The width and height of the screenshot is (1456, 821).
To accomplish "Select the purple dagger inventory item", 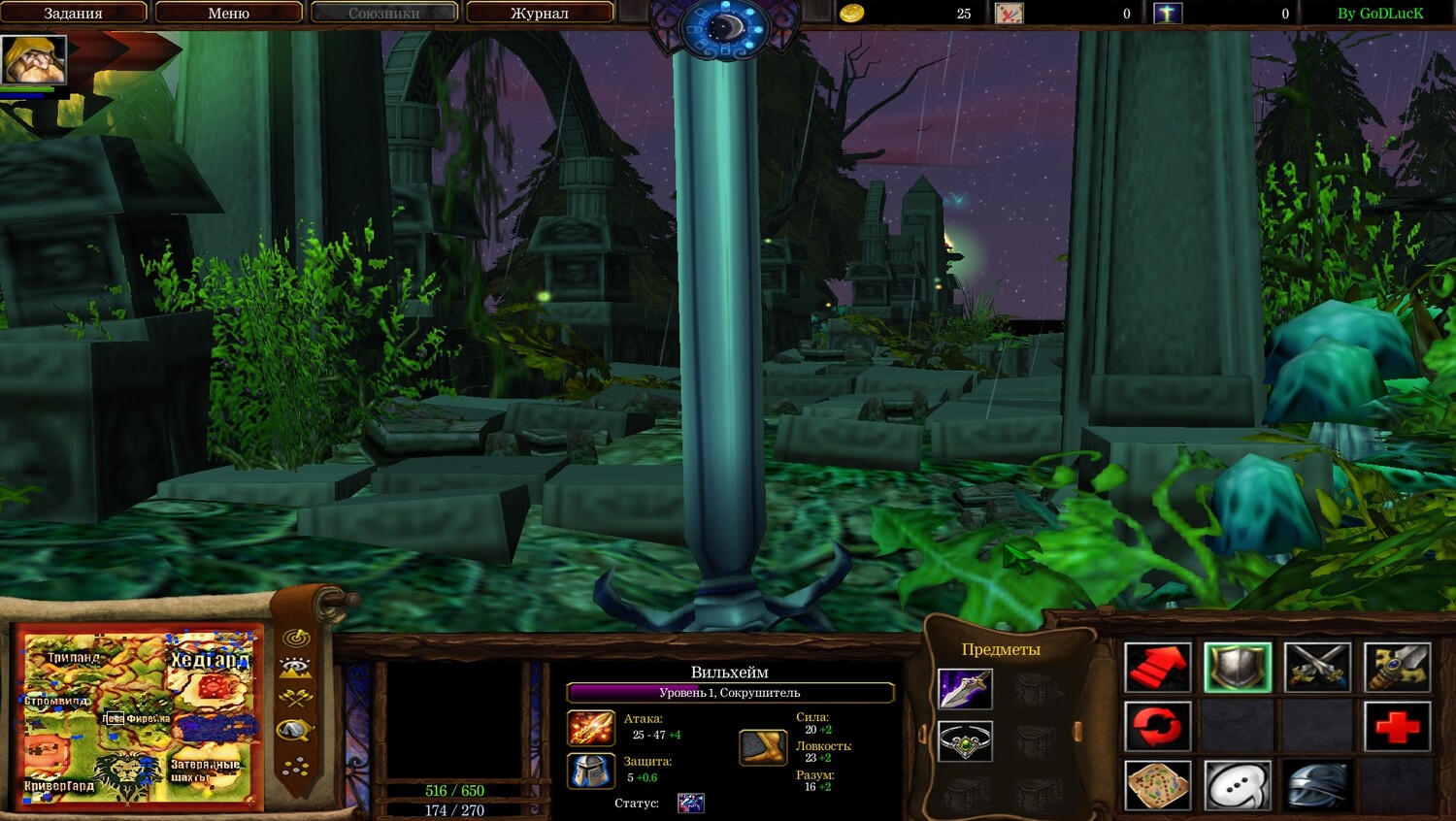I will click(x=965, y=689).
